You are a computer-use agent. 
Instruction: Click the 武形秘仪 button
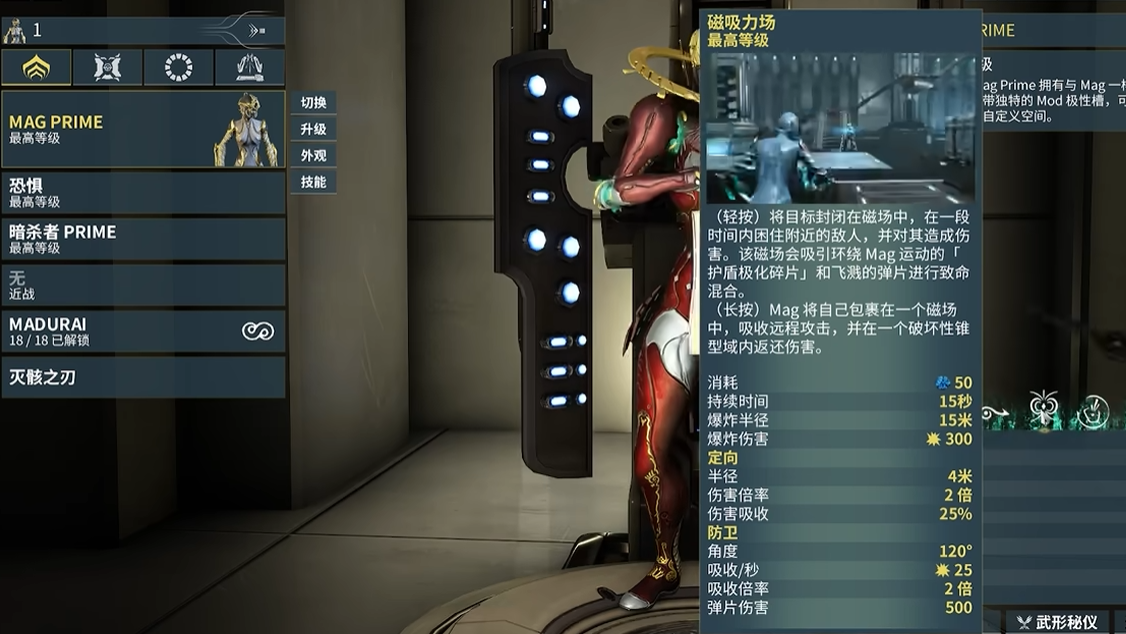pyautogui.click(x=1058, y=622)
